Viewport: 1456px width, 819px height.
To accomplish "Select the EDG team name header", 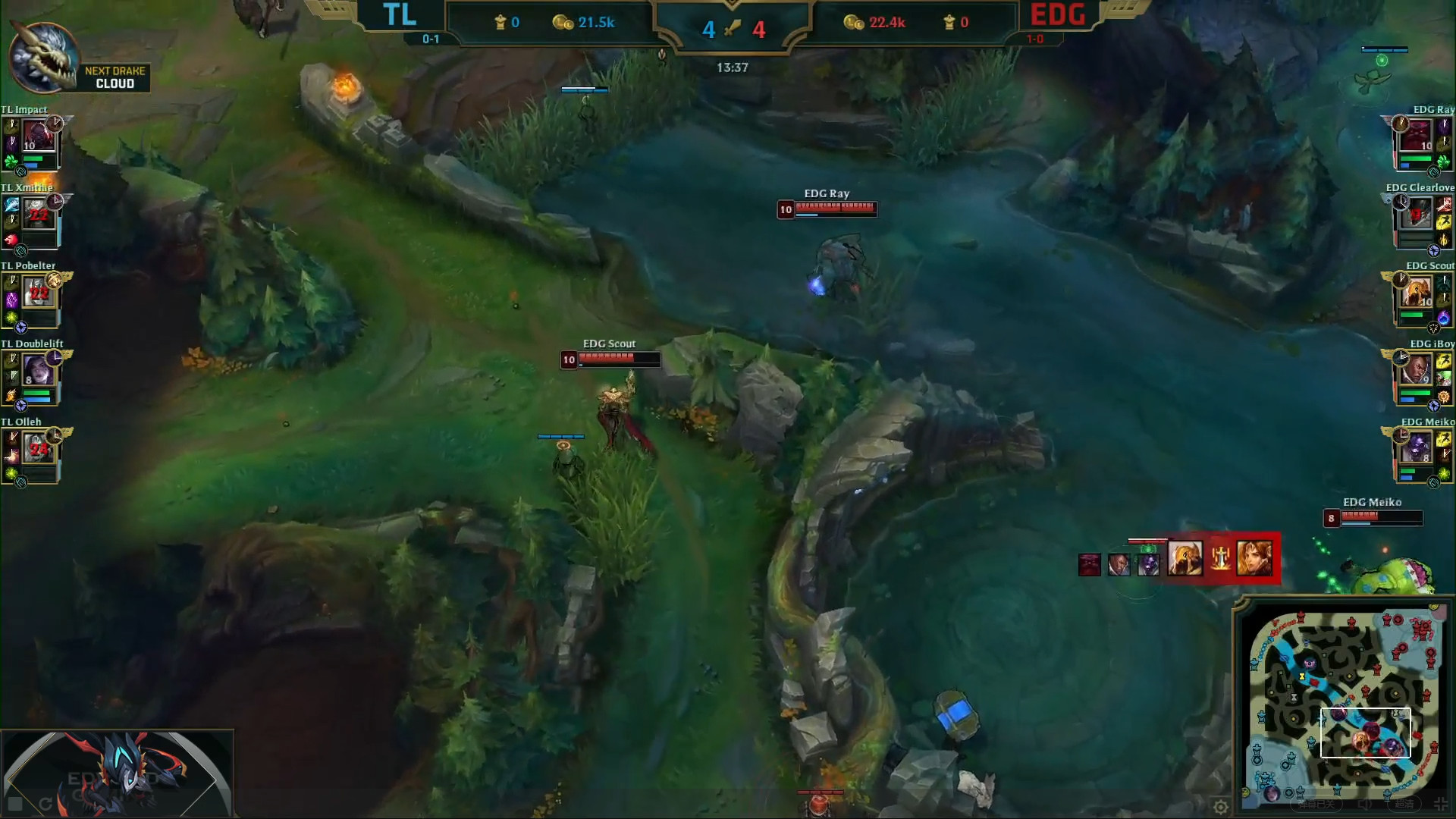I will 1057,14.
